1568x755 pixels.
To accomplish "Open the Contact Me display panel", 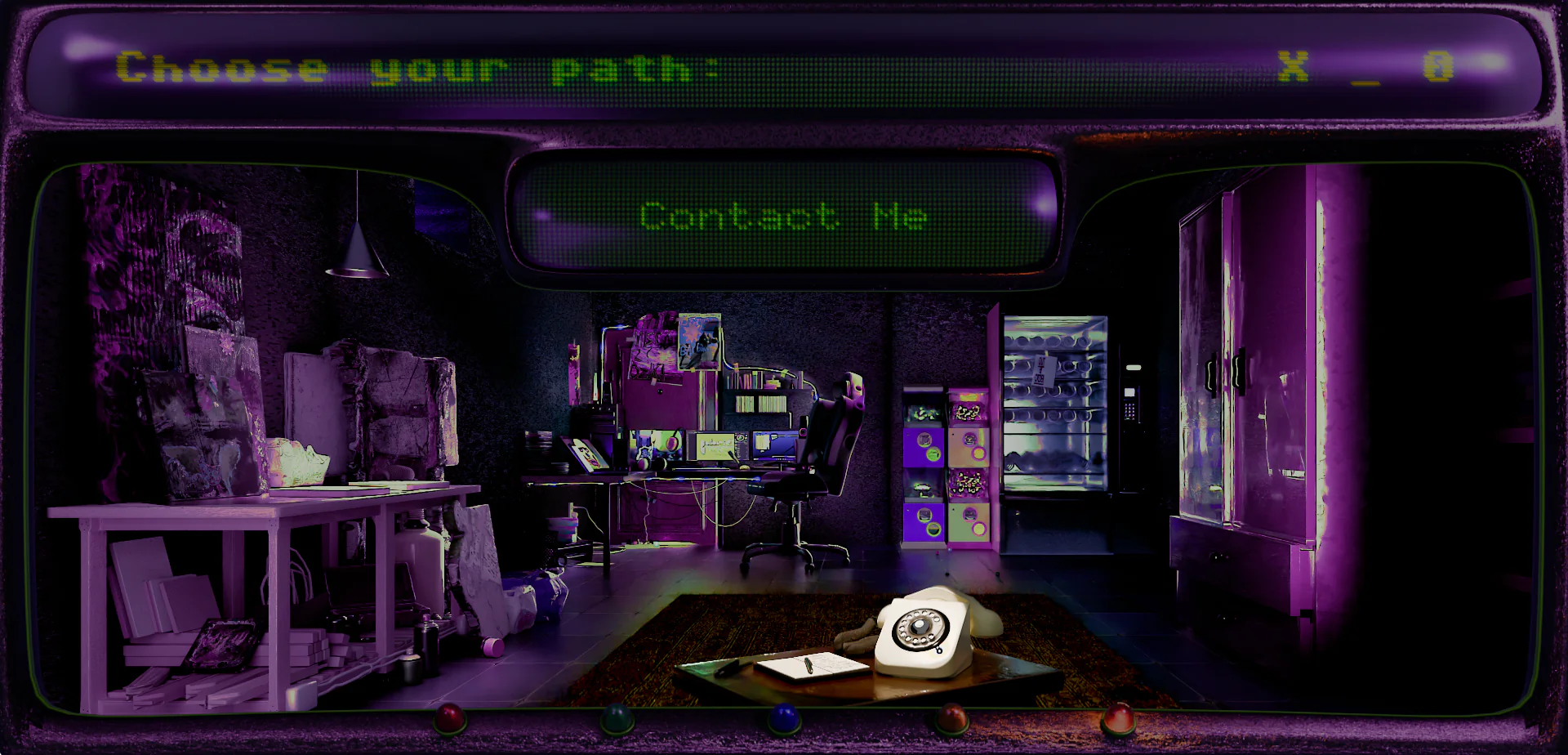I will (783, 217).
